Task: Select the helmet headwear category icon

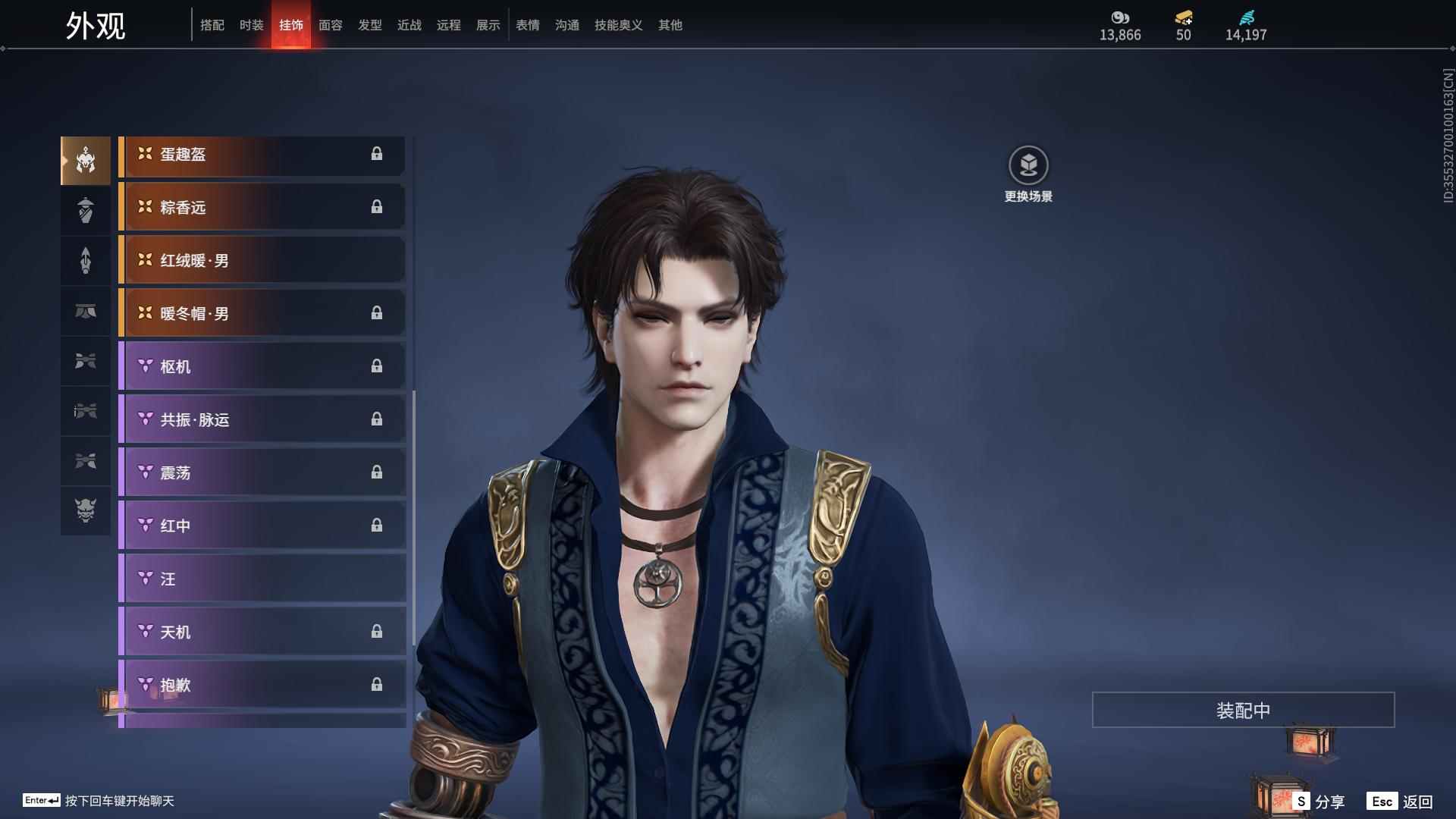Action: [x=86, y=161]
